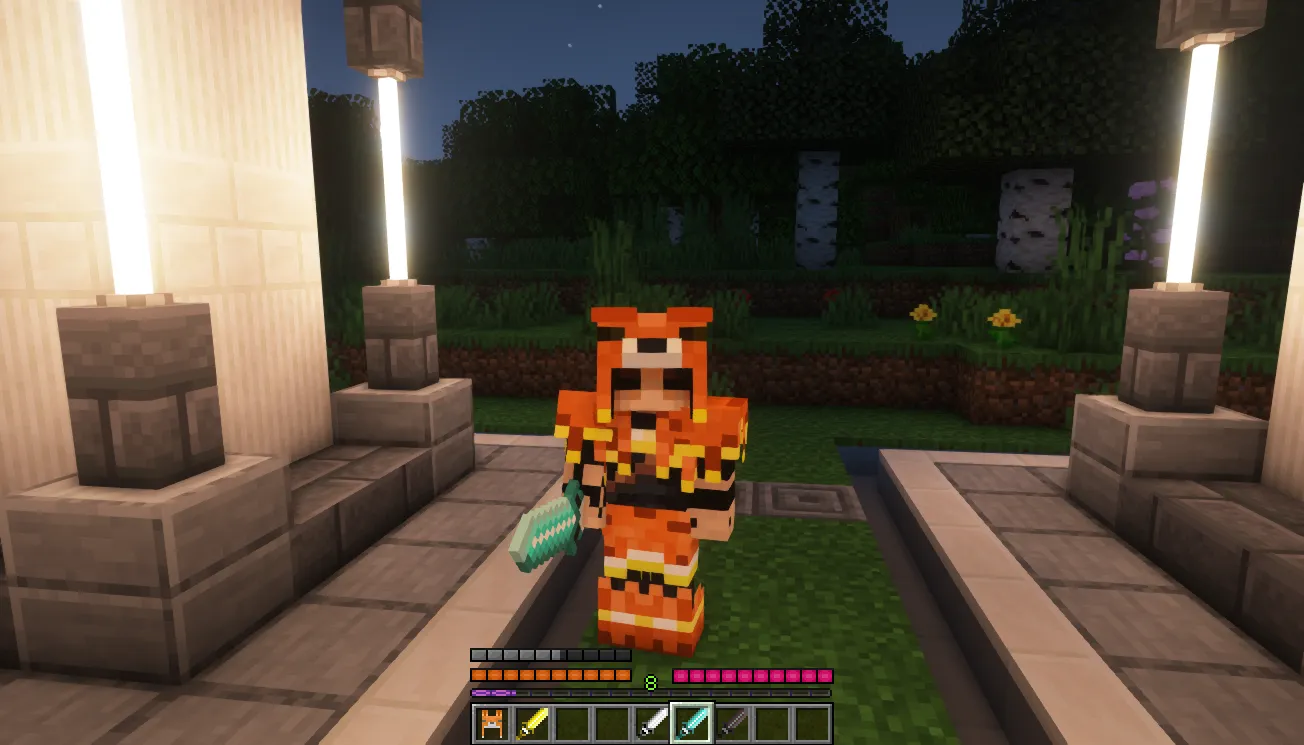1304x745 pixels.
Task: Click the last pink heart on the health bar
Action: [x=824, y=676]
